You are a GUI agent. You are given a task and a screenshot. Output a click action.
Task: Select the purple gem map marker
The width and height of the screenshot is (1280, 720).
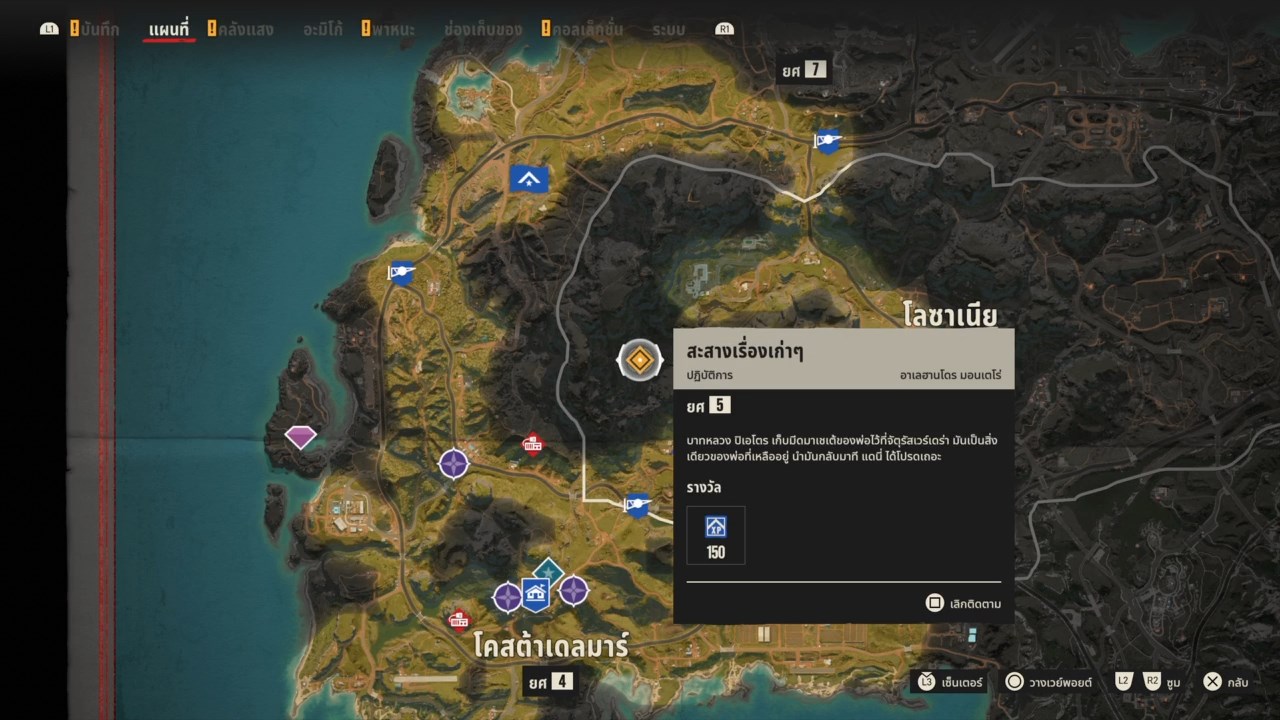[x=300, y=437]
